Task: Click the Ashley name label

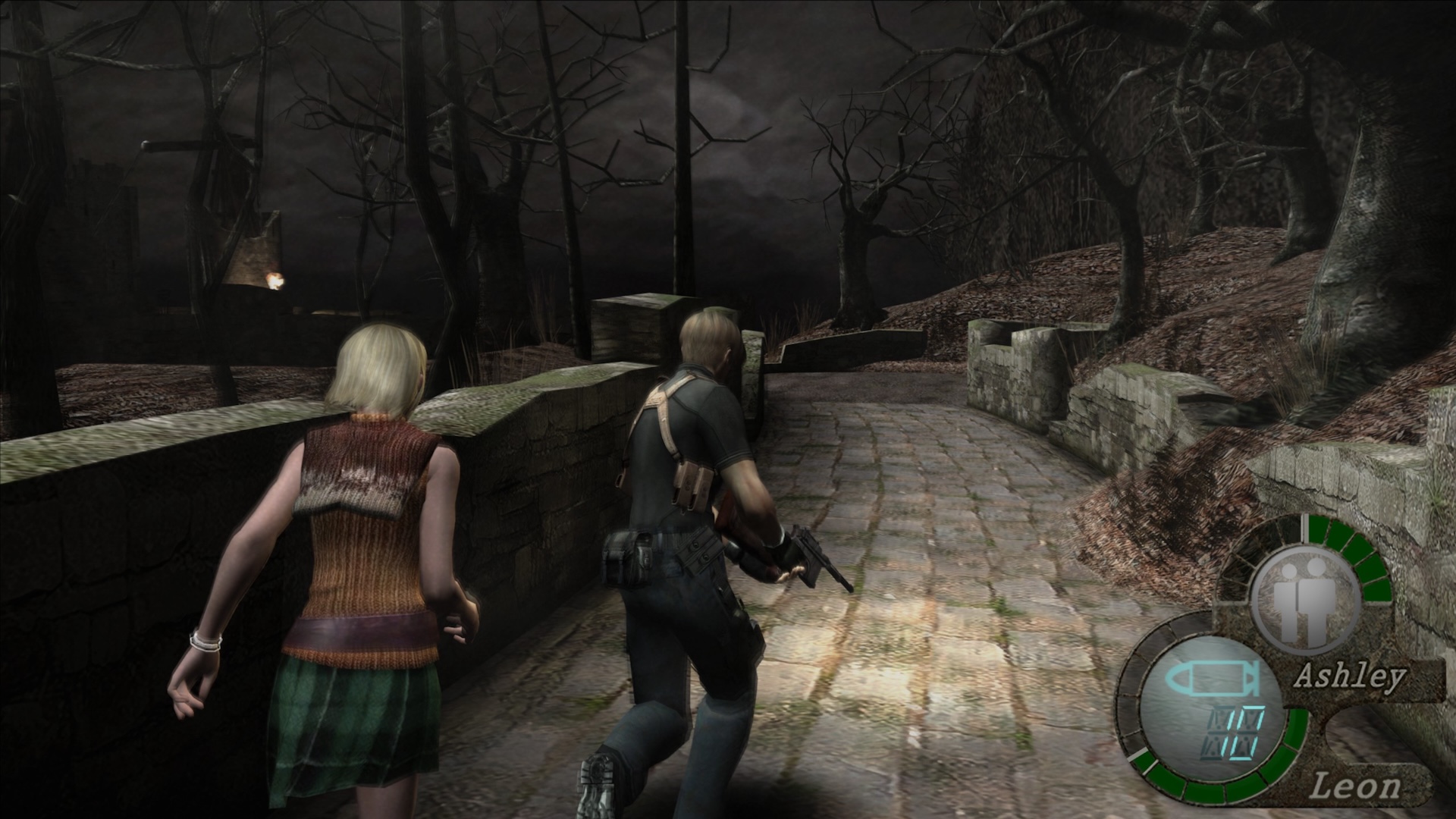Action: [x=1349, y=677]
